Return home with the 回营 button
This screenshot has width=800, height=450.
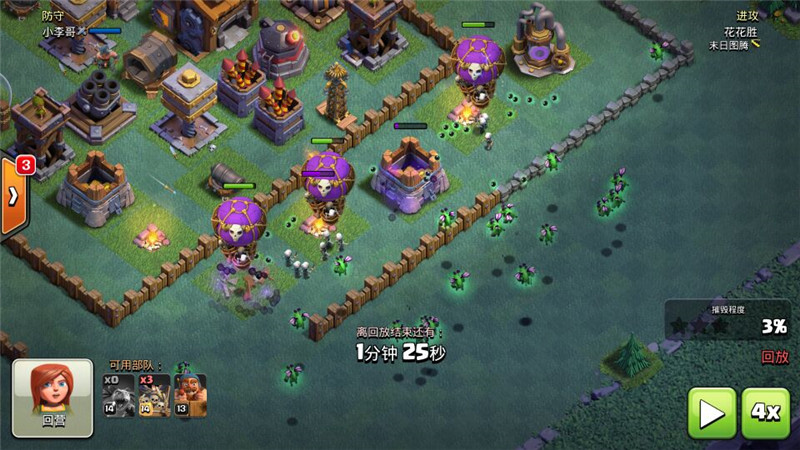53,398
